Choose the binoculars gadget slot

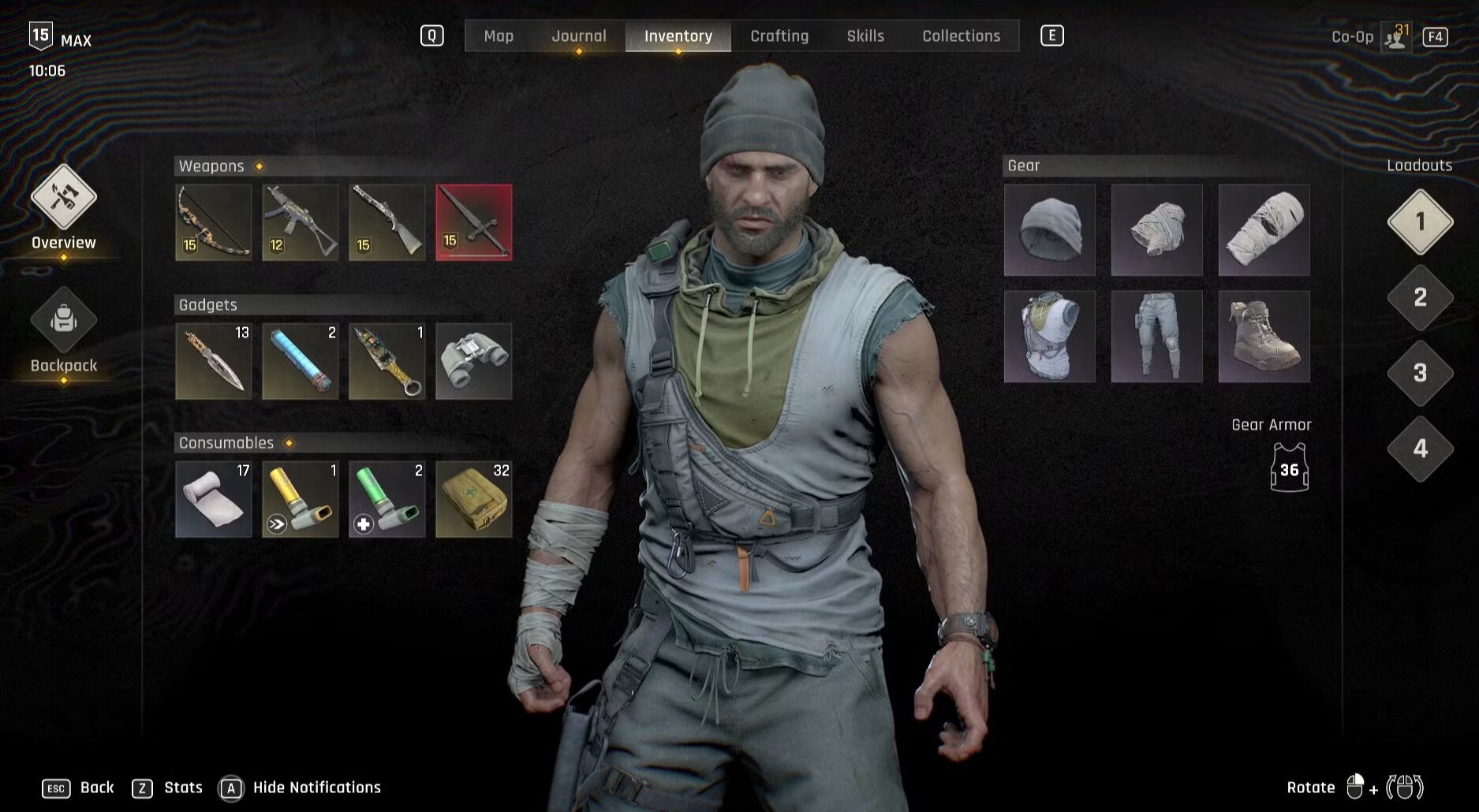tap(474, 361)
